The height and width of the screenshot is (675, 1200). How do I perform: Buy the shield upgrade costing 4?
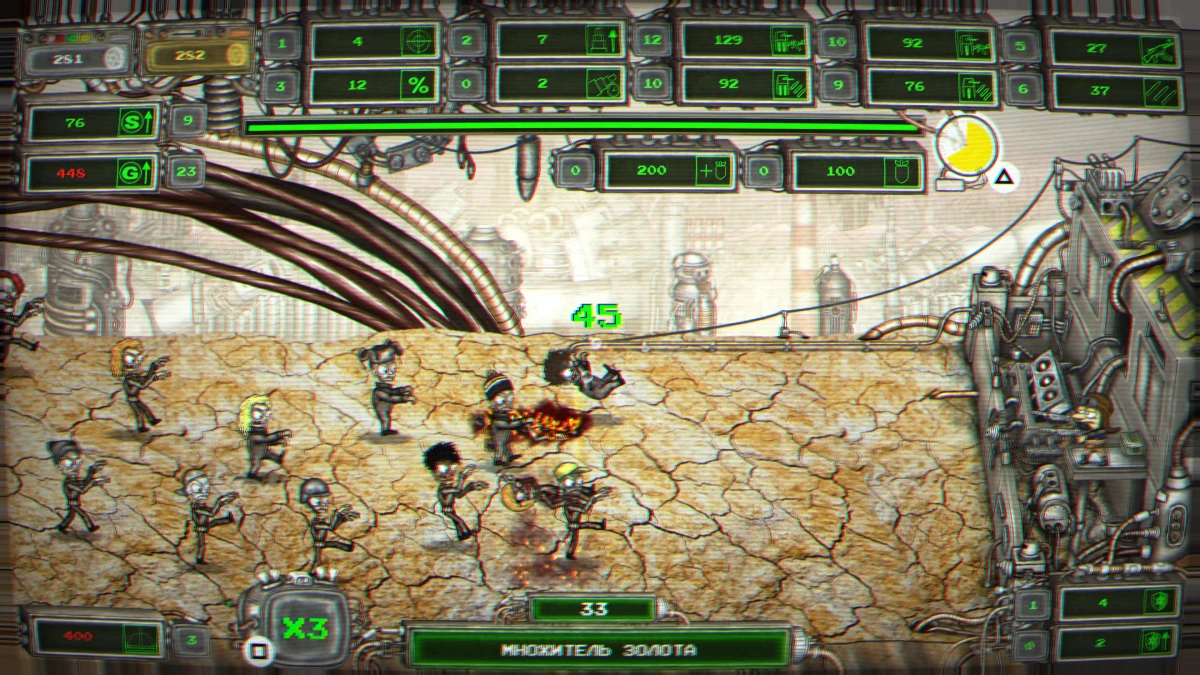tap(1117, 603)
